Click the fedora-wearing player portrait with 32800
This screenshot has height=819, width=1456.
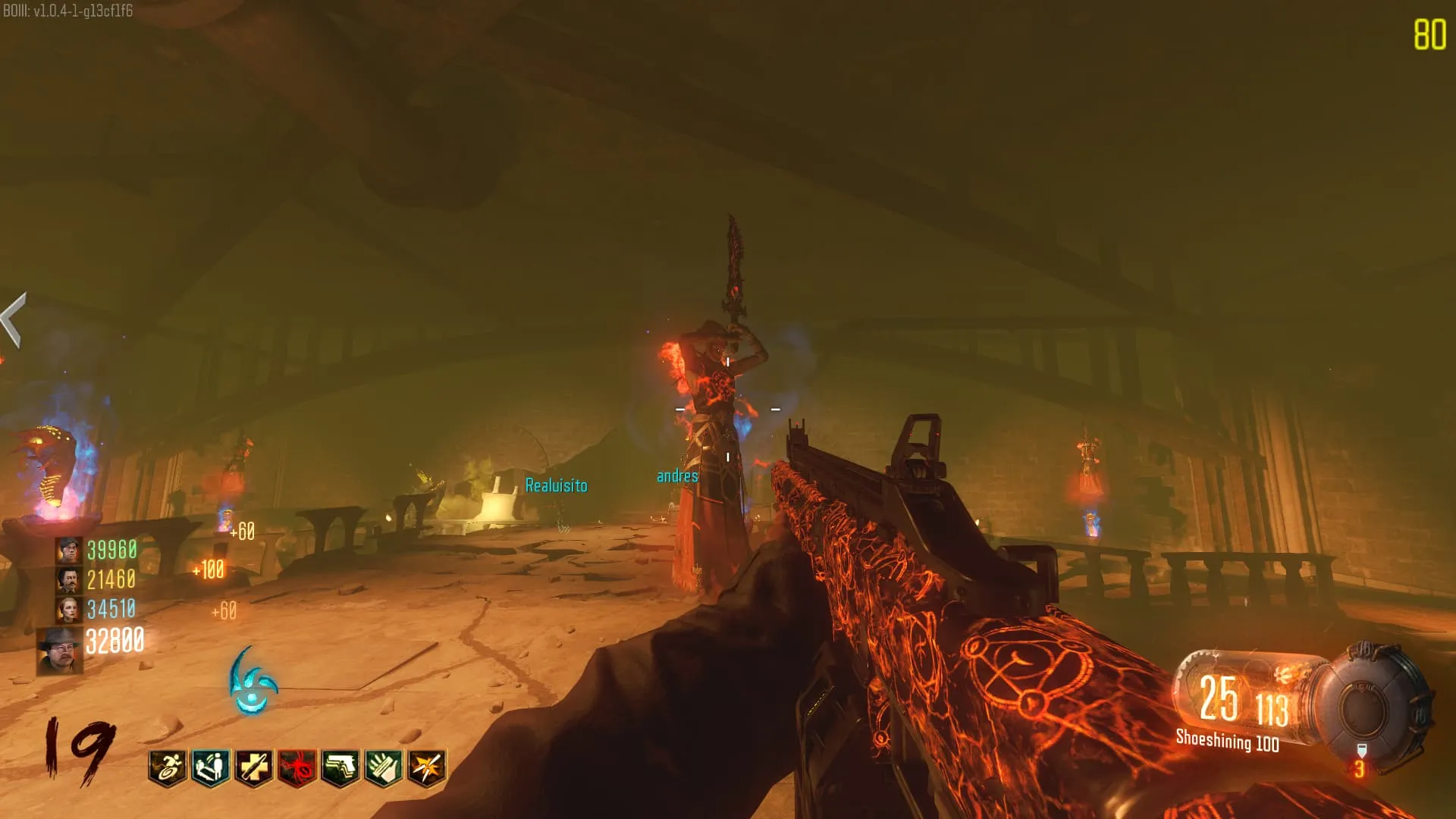point(60,650)
